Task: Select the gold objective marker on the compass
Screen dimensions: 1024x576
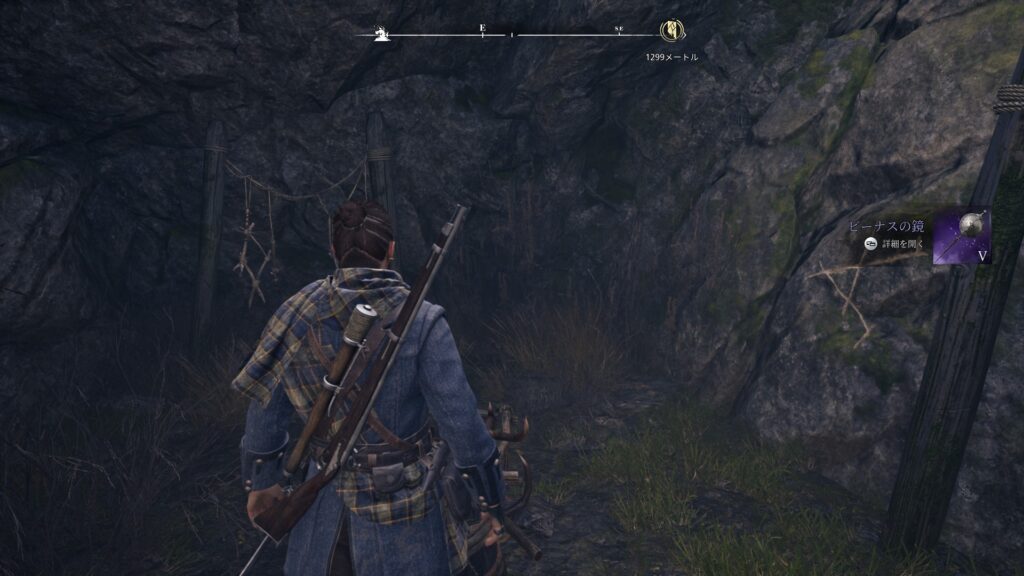Action: click(672, 33)
